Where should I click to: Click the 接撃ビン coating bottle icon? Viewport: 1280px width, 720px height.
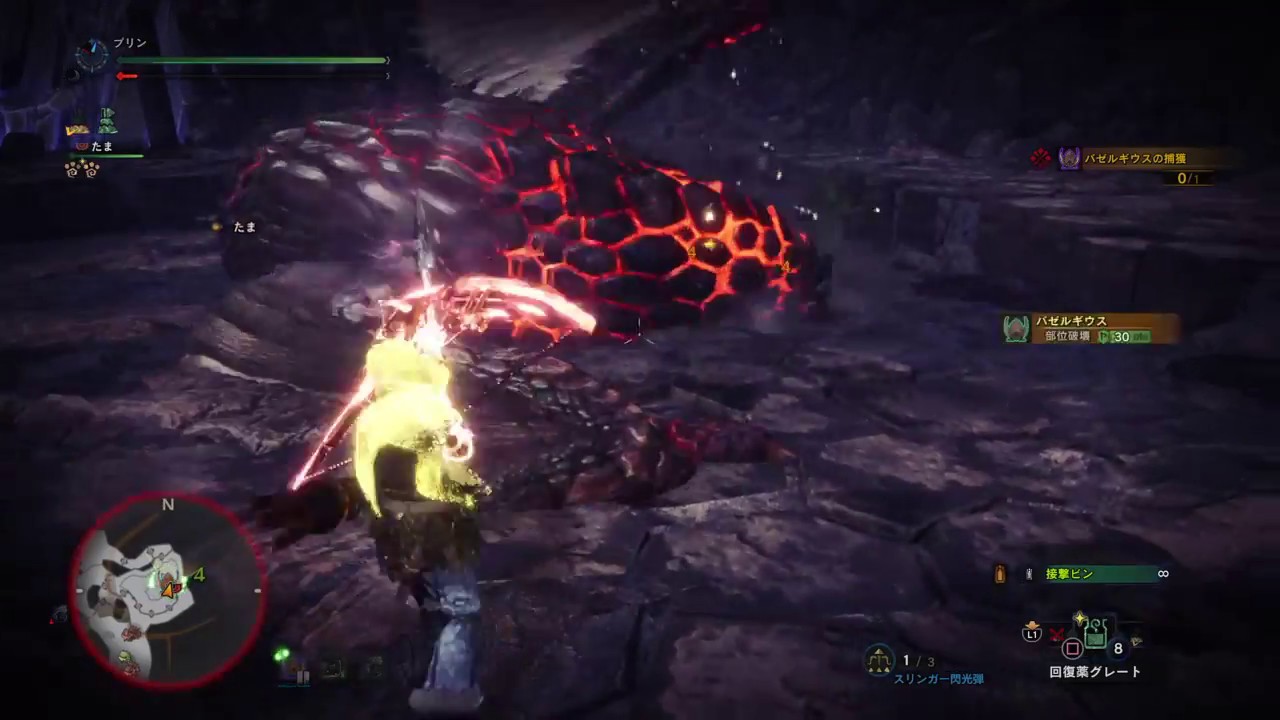pos(1028,573)
